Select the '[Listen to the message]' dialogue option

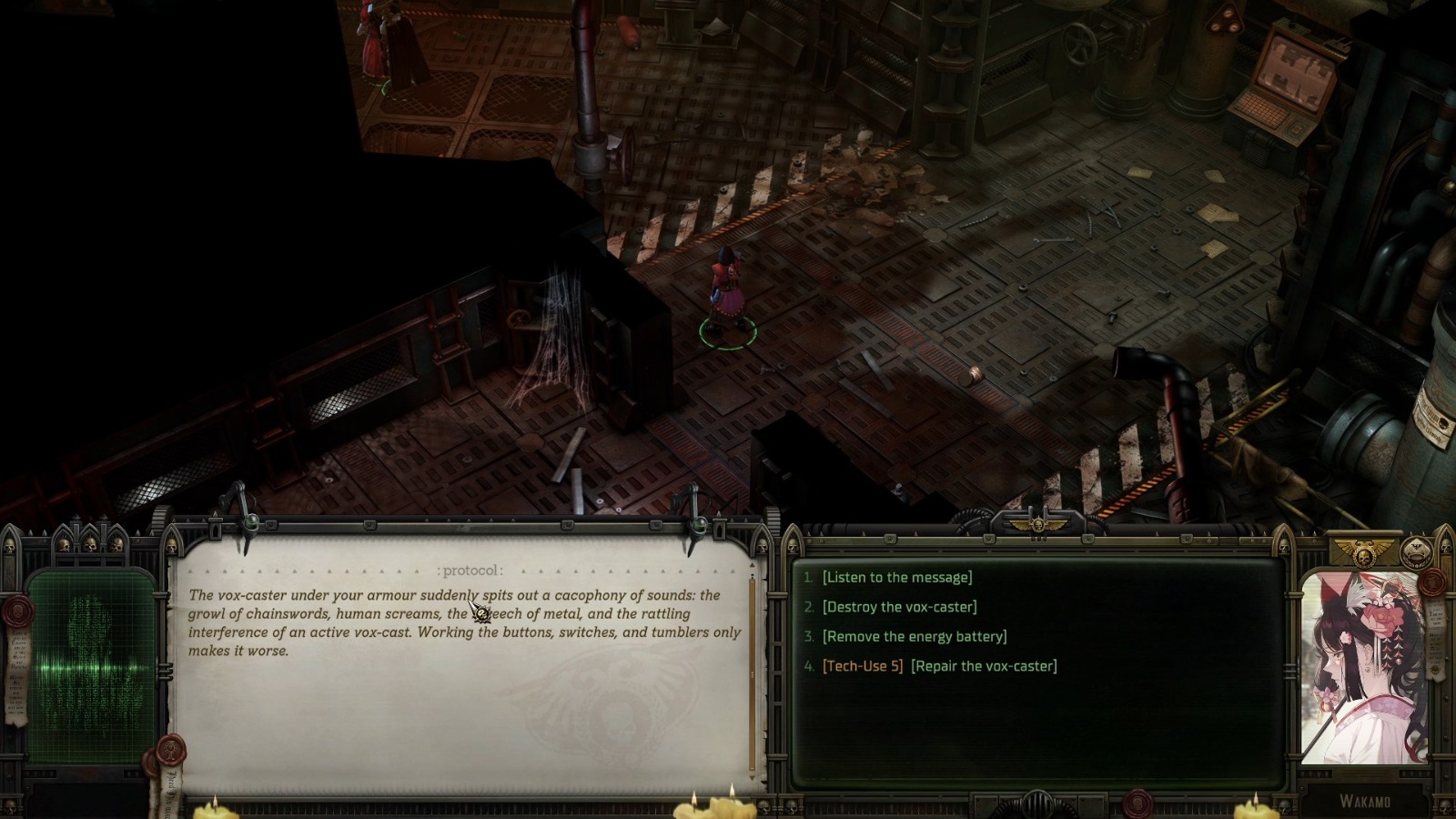895,576
